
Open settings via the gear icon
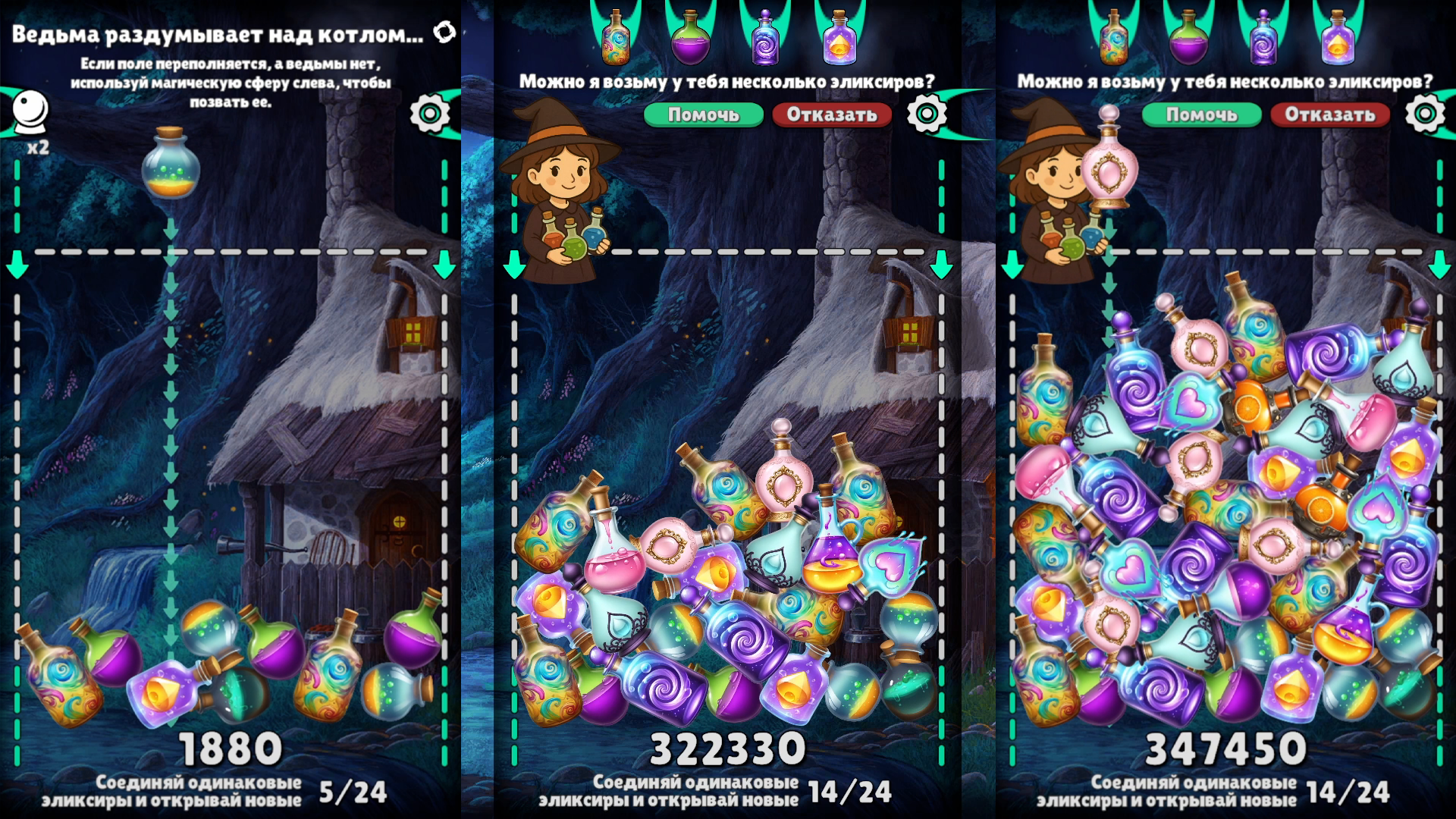[x=431, y=114]
